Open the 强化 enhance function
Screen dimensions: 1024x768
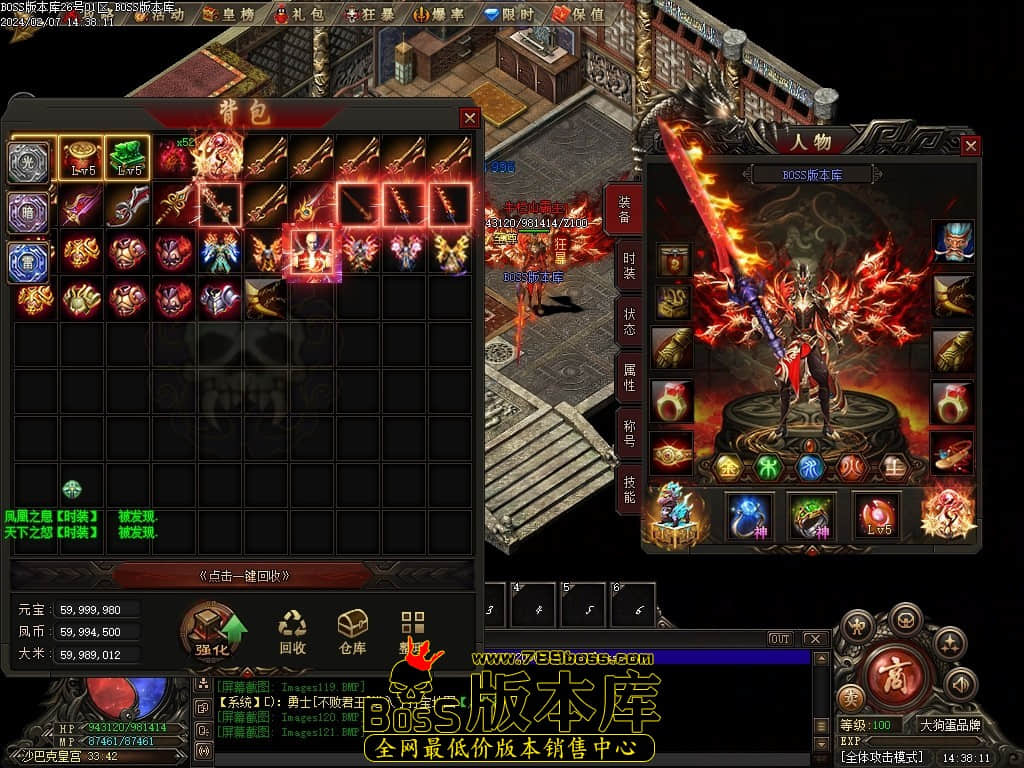click(214, 634)
